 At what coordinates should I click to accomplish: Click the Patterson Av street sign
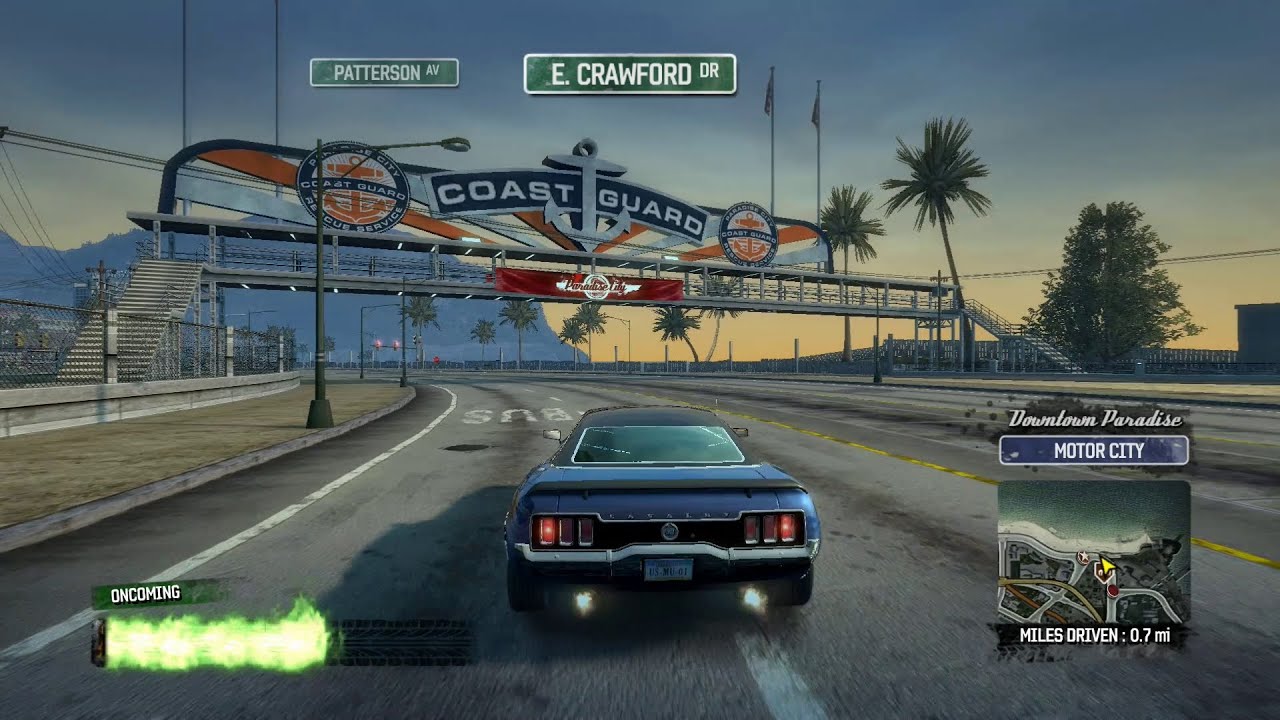pos(384,72)
